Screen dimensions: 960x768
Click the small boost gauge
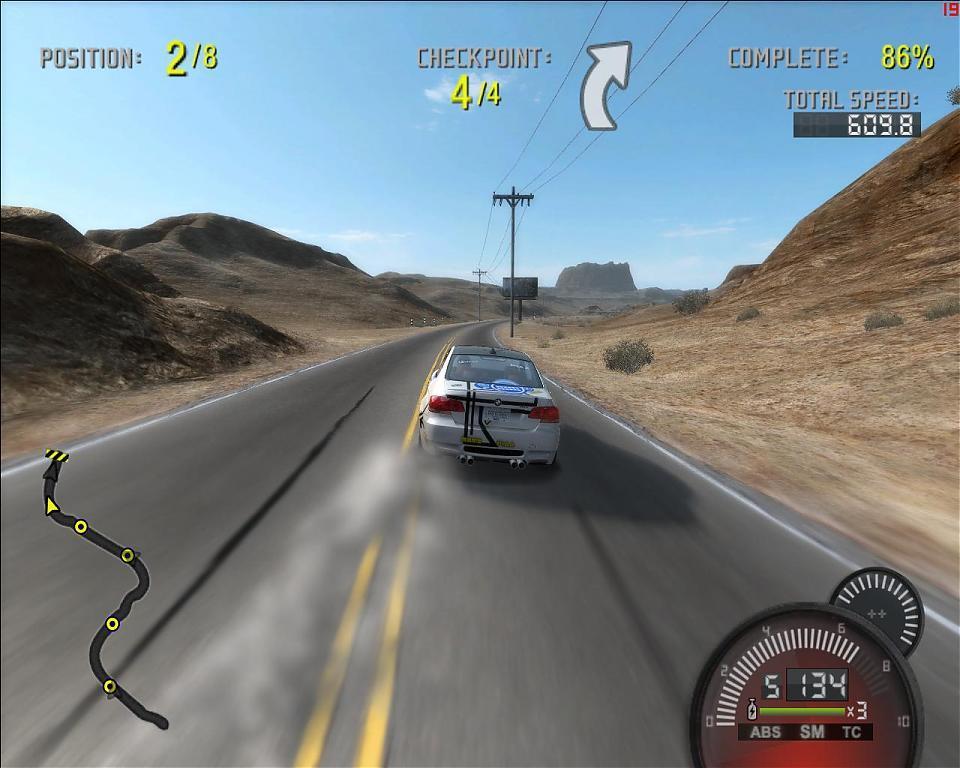coord(878,608)
